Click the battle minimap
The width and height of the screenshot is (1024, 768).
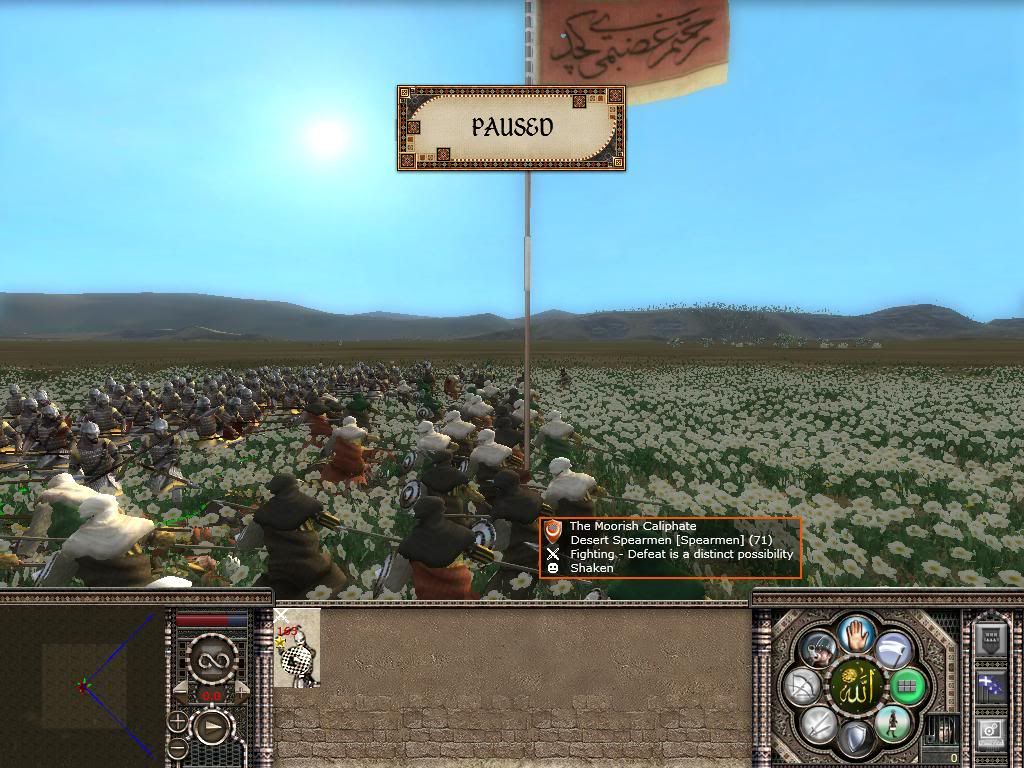click(82, 686)
